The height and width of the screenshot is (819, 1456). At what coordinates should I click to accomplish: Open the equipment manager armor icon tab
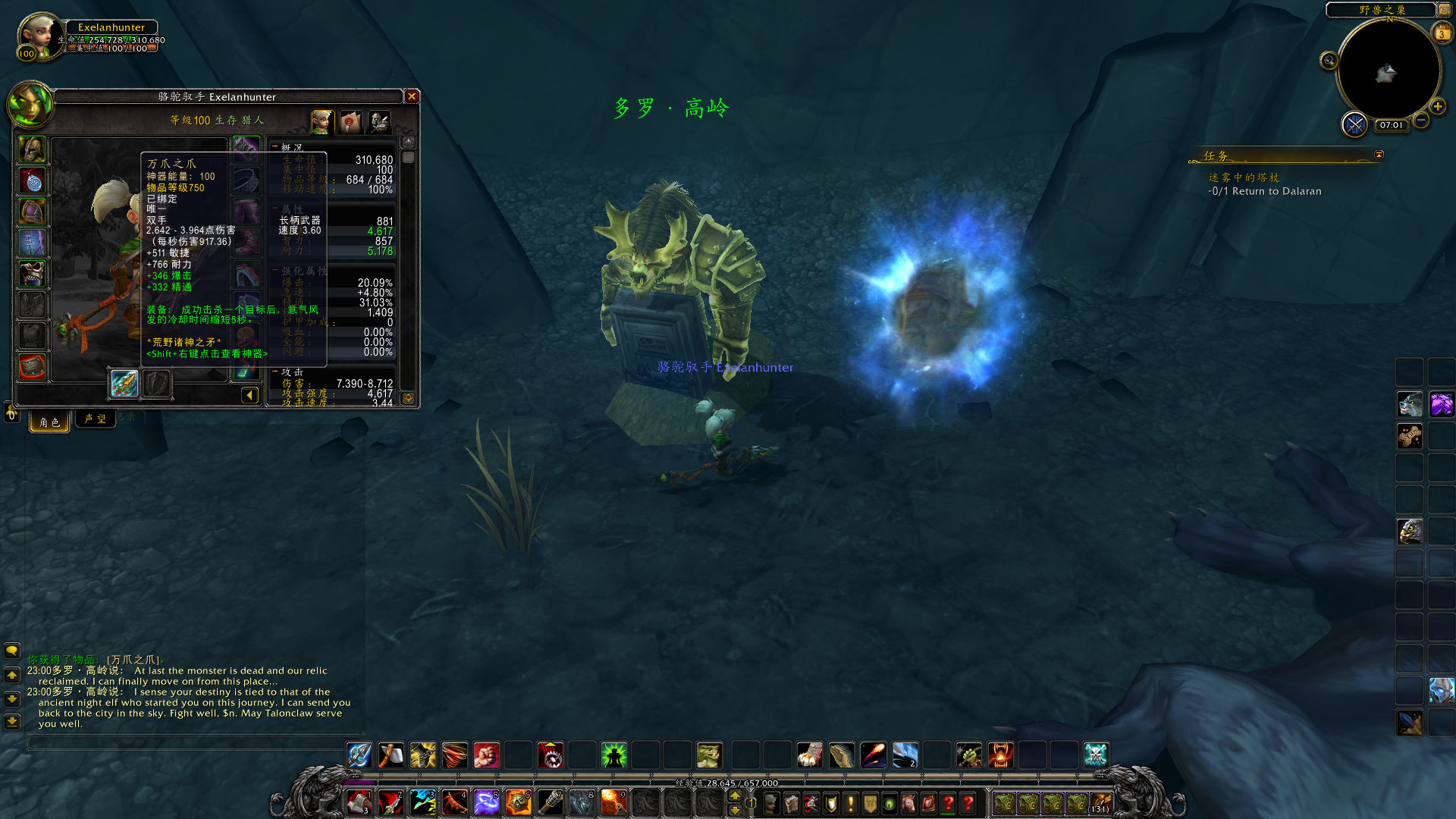pos(378,122)
